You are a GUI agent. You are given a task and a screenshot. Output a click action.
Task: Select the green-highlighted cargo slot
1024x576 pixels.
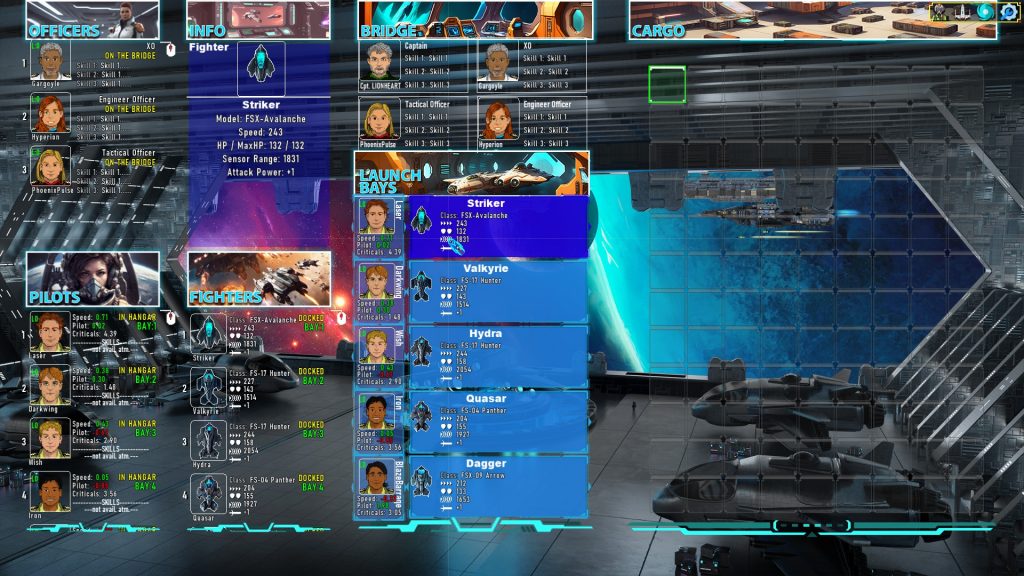(667, 85)
